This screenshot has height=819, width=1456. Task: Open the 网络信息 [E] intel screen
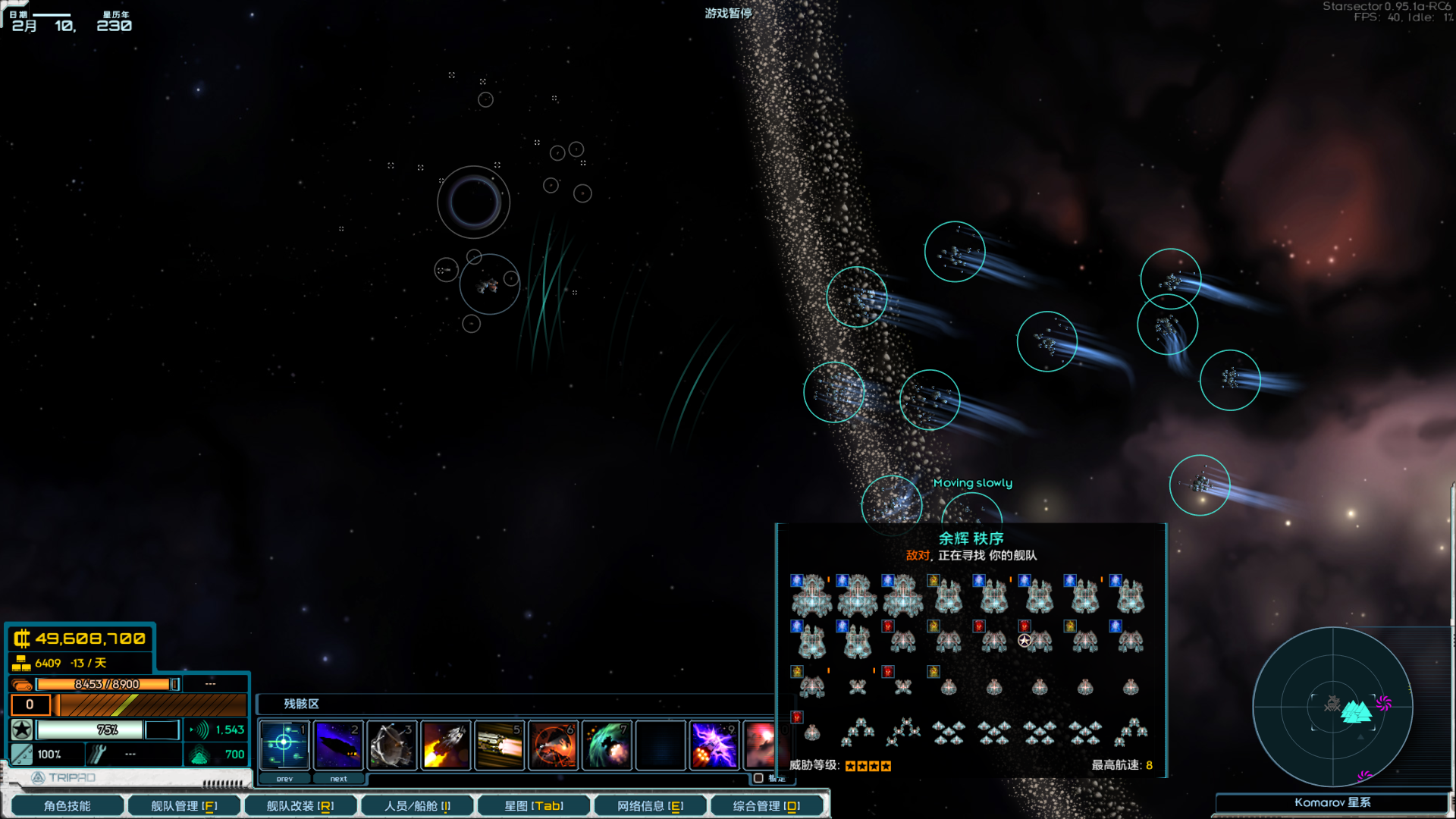pyautogui.click(x=651, y=805)
